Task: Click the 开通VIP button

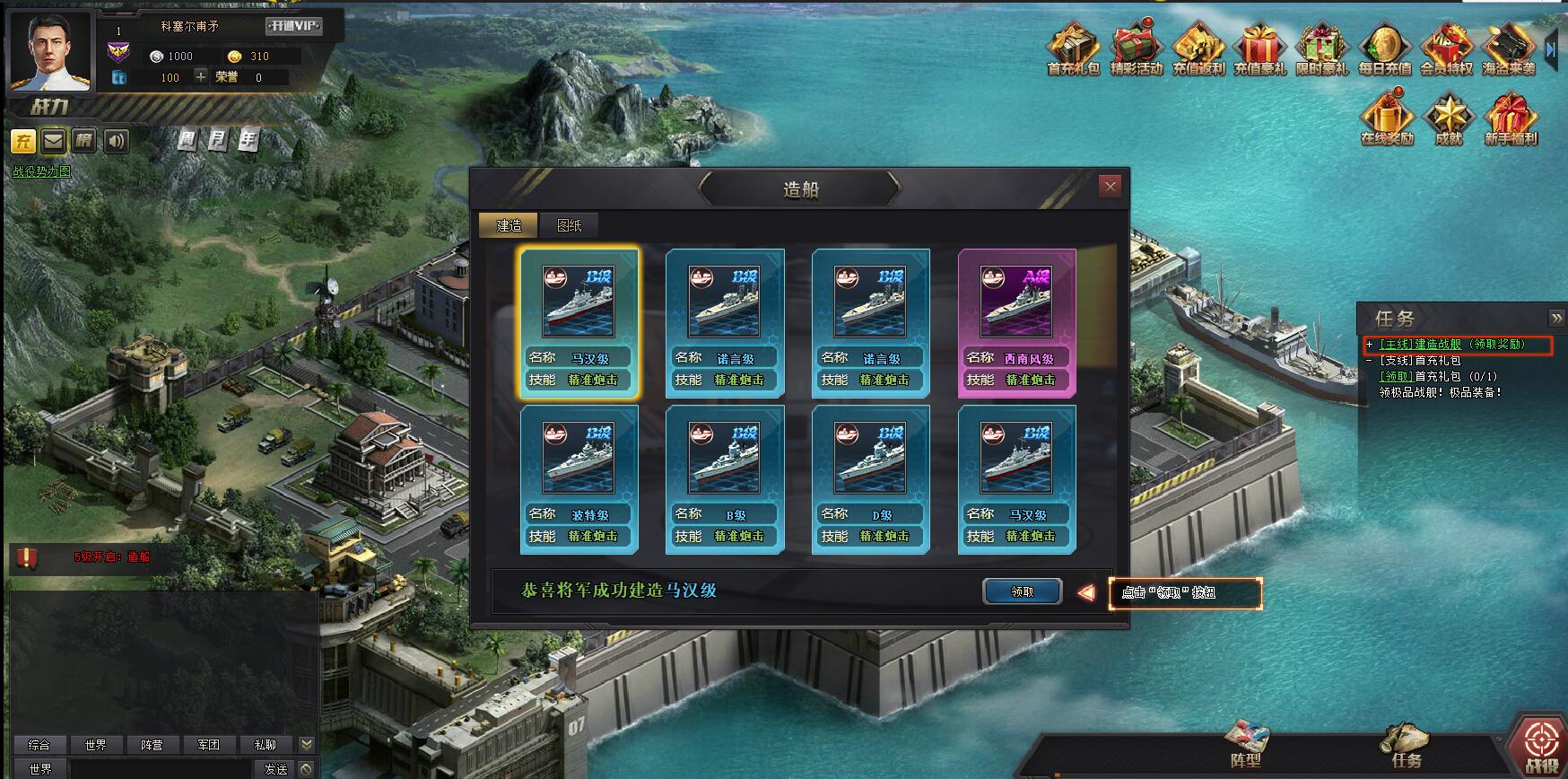Action: 293,26
